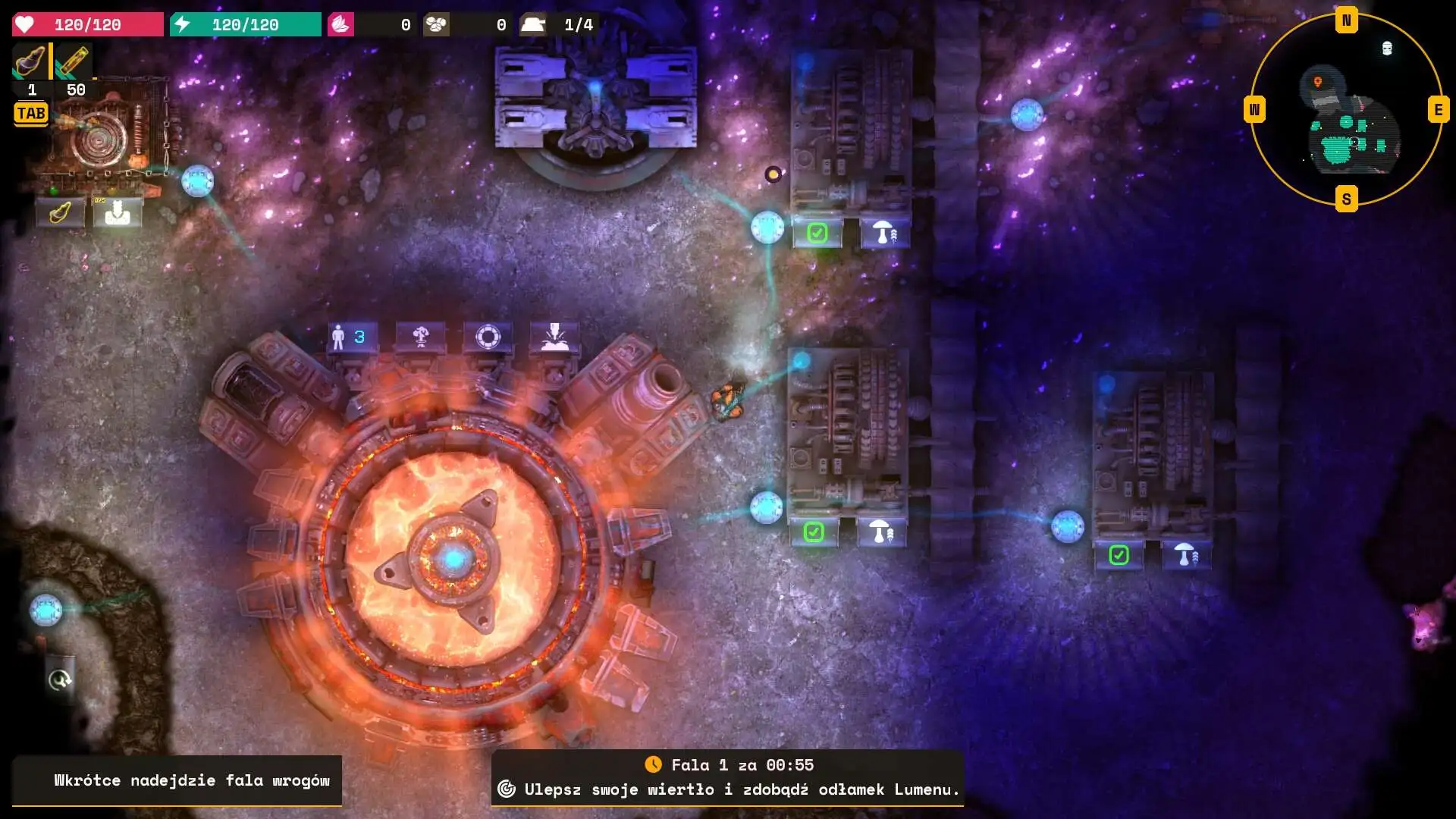Select the yellow tool slot showing 50
Image resolution: width=1456 pixels, height=819 pixels.
(73, 62)
